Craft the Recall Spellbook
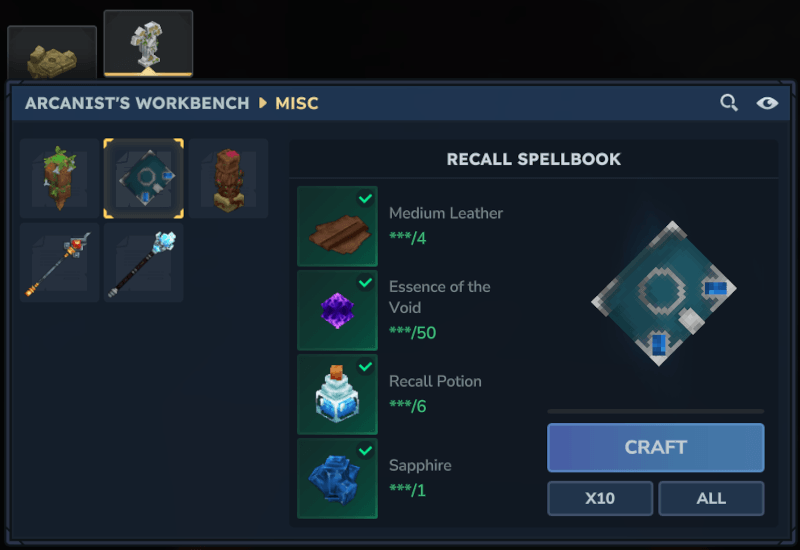Image resolution: width=800 pixels, height=550 pixels. [655, 447]
